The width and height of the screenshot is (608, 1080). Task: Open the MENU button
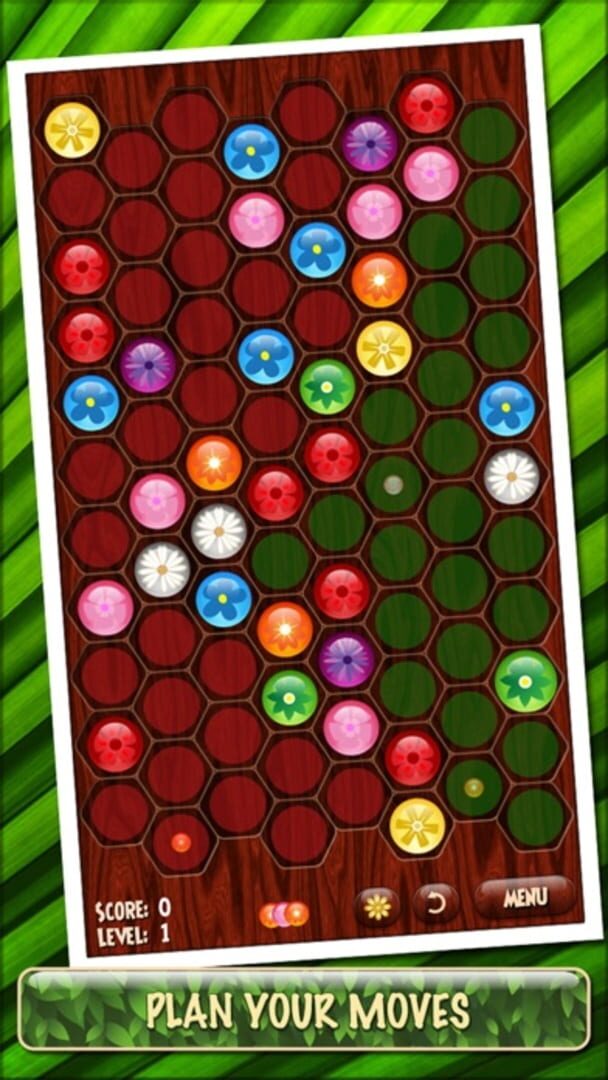point(525,897)
